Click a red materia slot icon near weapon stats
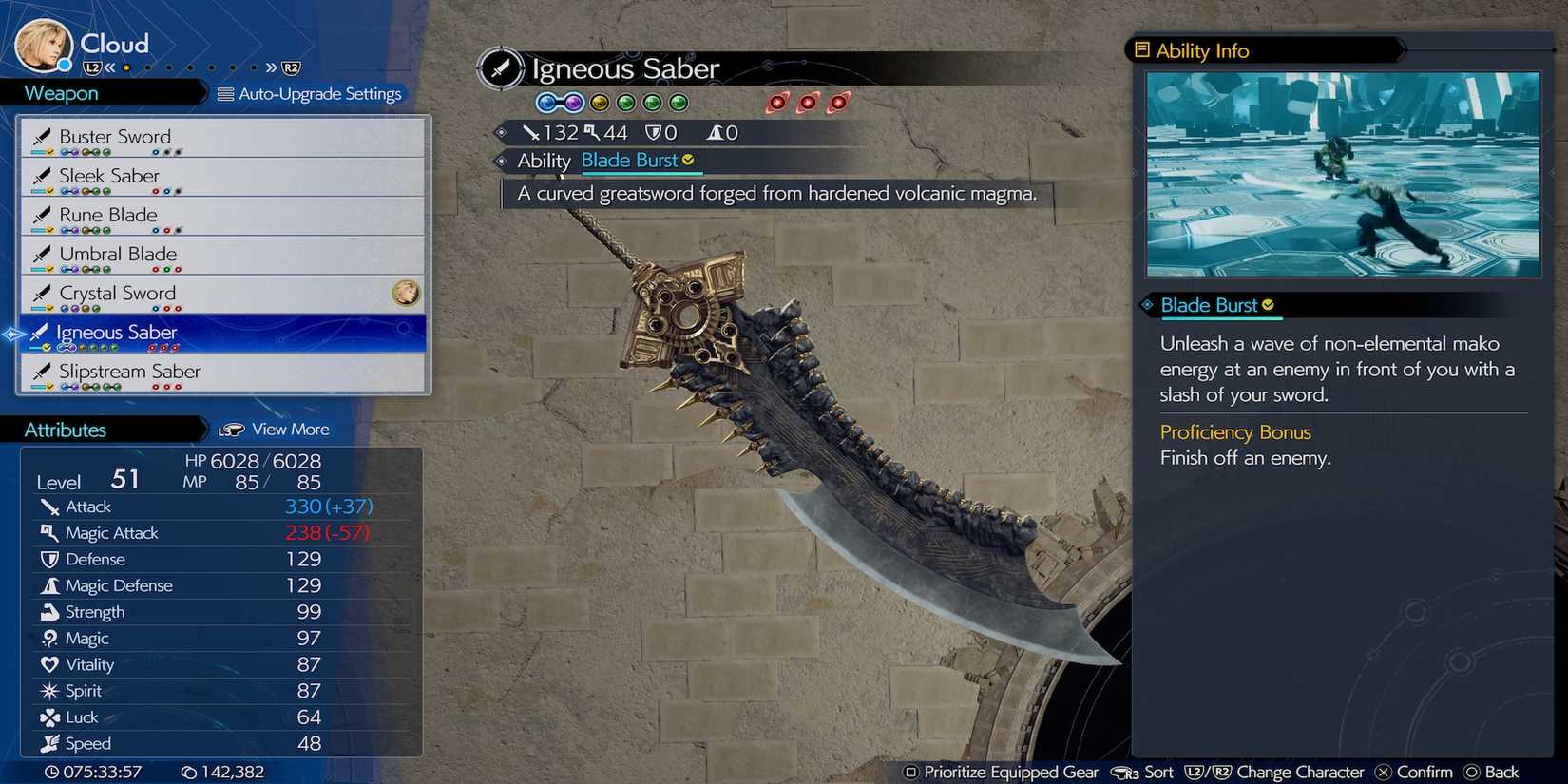The image size is (1568, 784). (x=777, y=103)
